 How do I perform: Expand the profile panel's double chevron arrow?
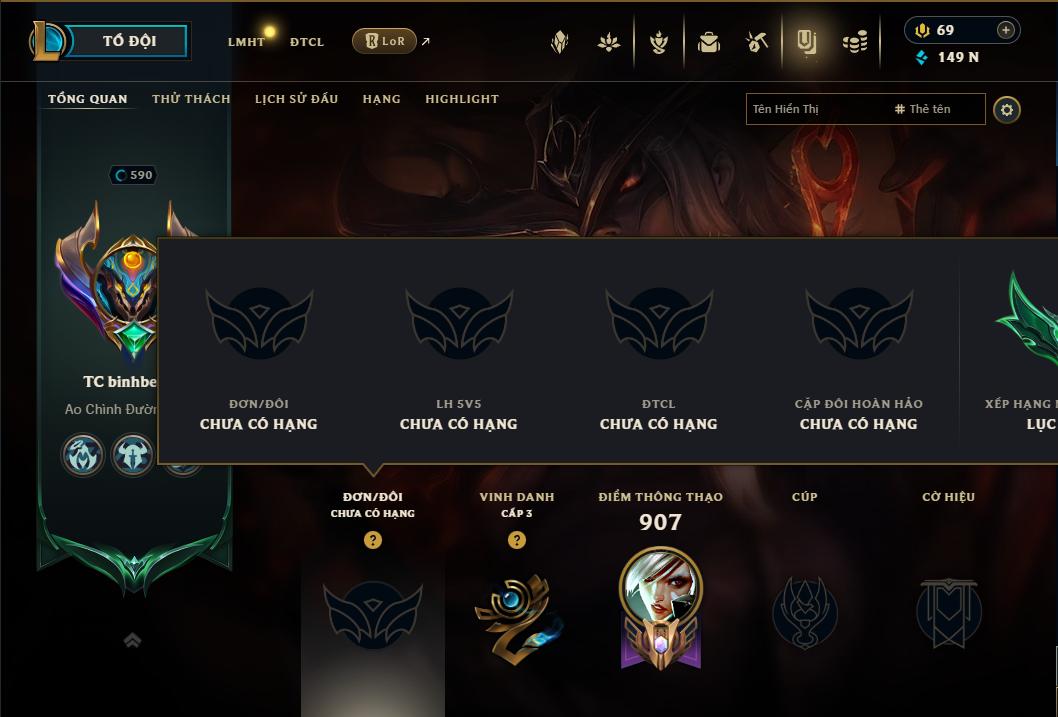tap(132, 641)
